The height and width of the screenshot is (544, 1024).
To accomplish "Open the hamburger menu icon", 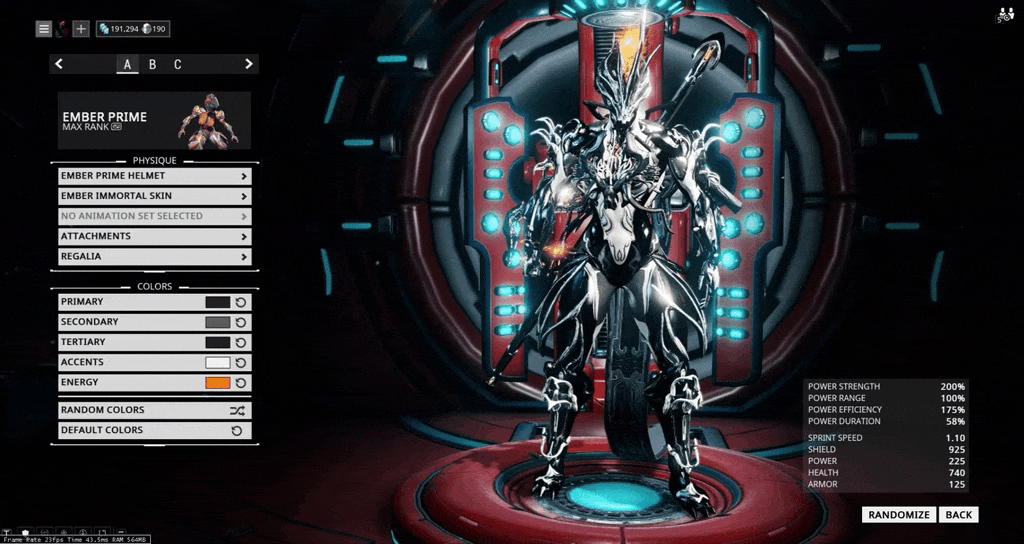I will pos(44,29).
